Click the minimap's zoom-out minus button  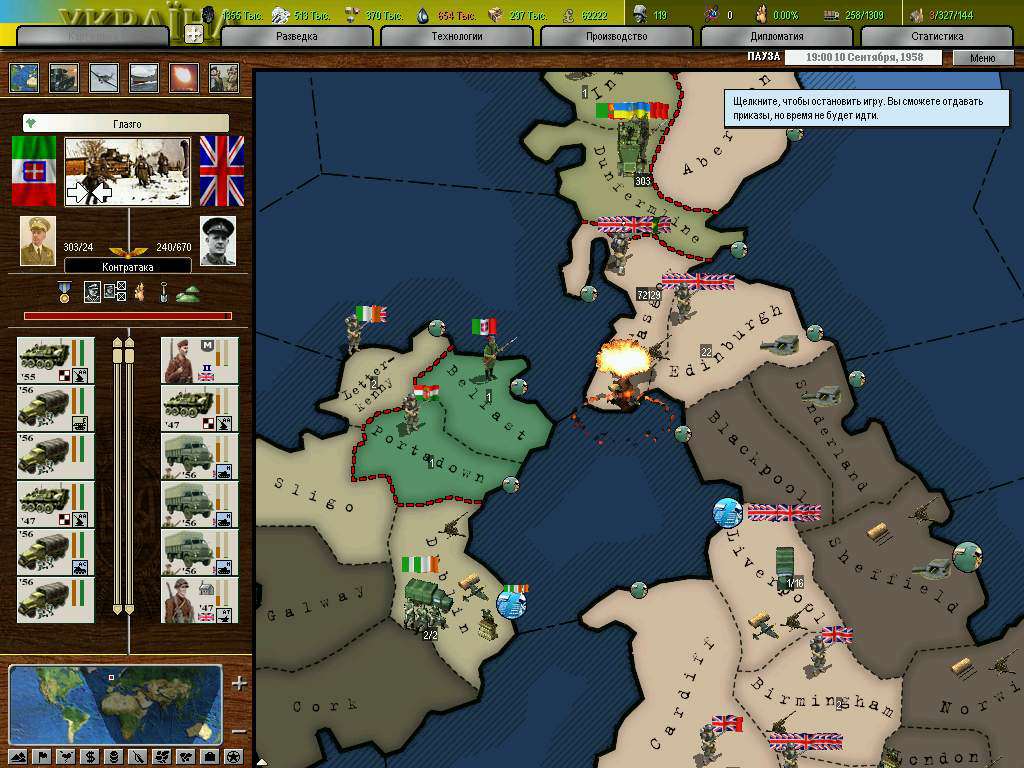click(238, 731)
